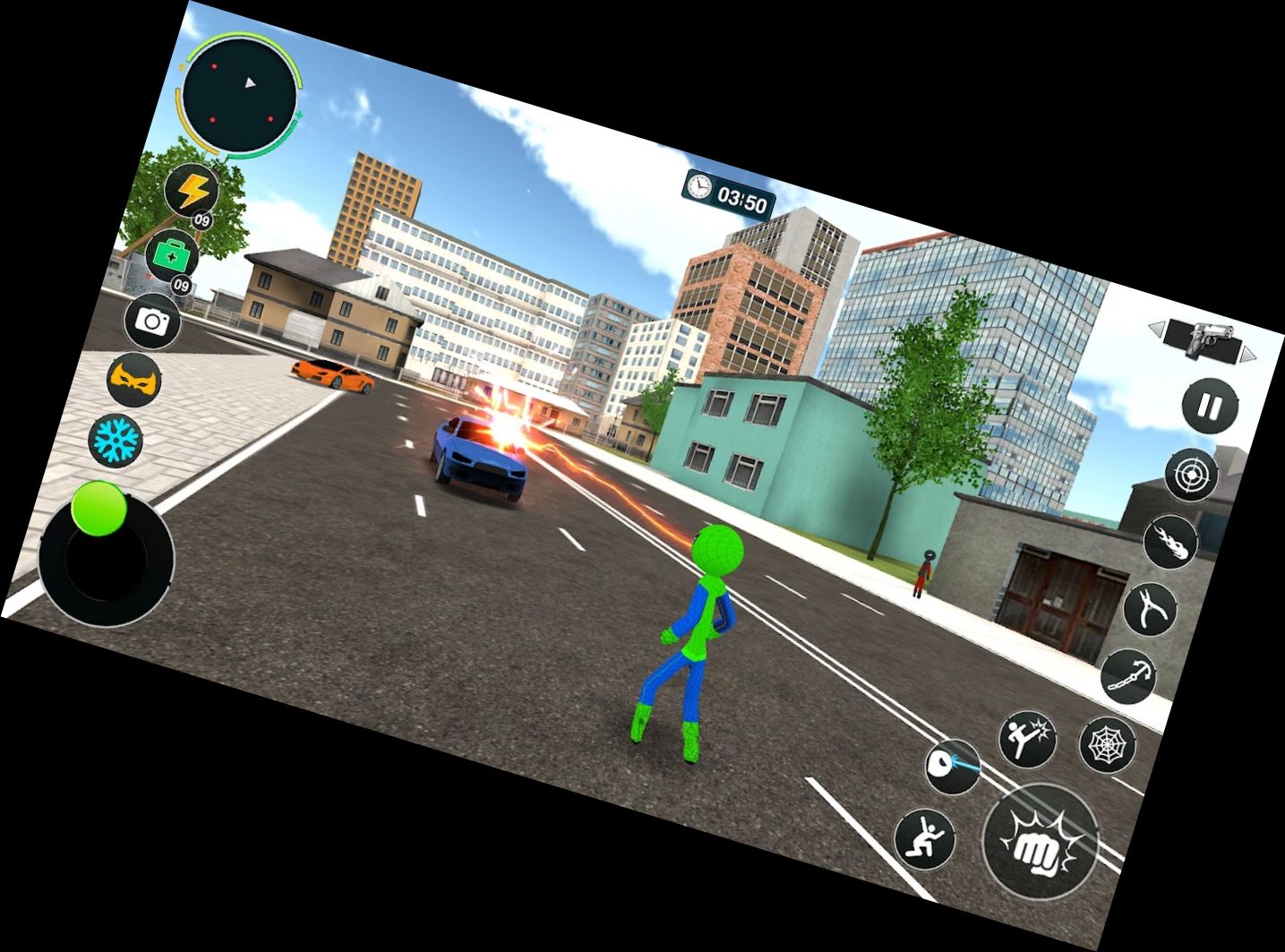Shoot the spider web ability

coord(1109,743)
